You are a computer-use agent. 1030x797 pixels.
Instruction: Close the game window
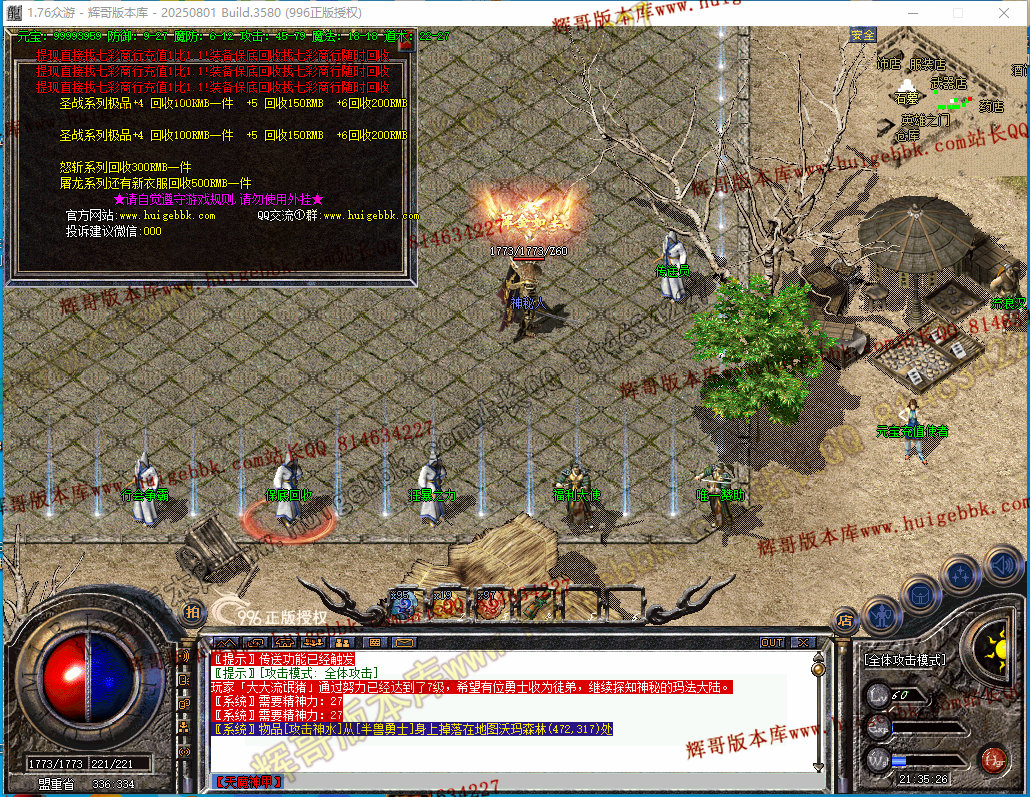(x=1003, y=13)
